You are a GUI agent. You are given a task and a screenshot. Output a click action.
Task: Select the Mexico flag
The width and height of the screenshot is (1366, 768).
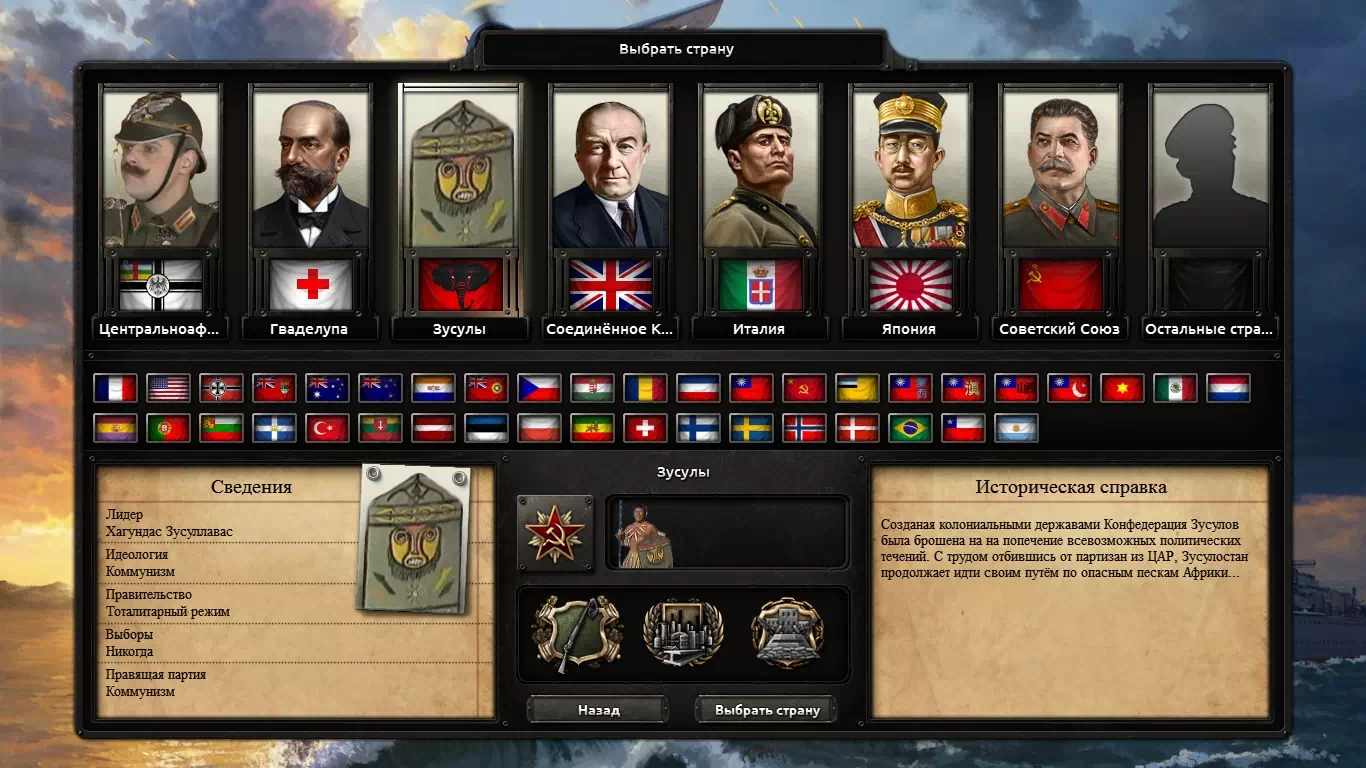[x=1175, y=388]
